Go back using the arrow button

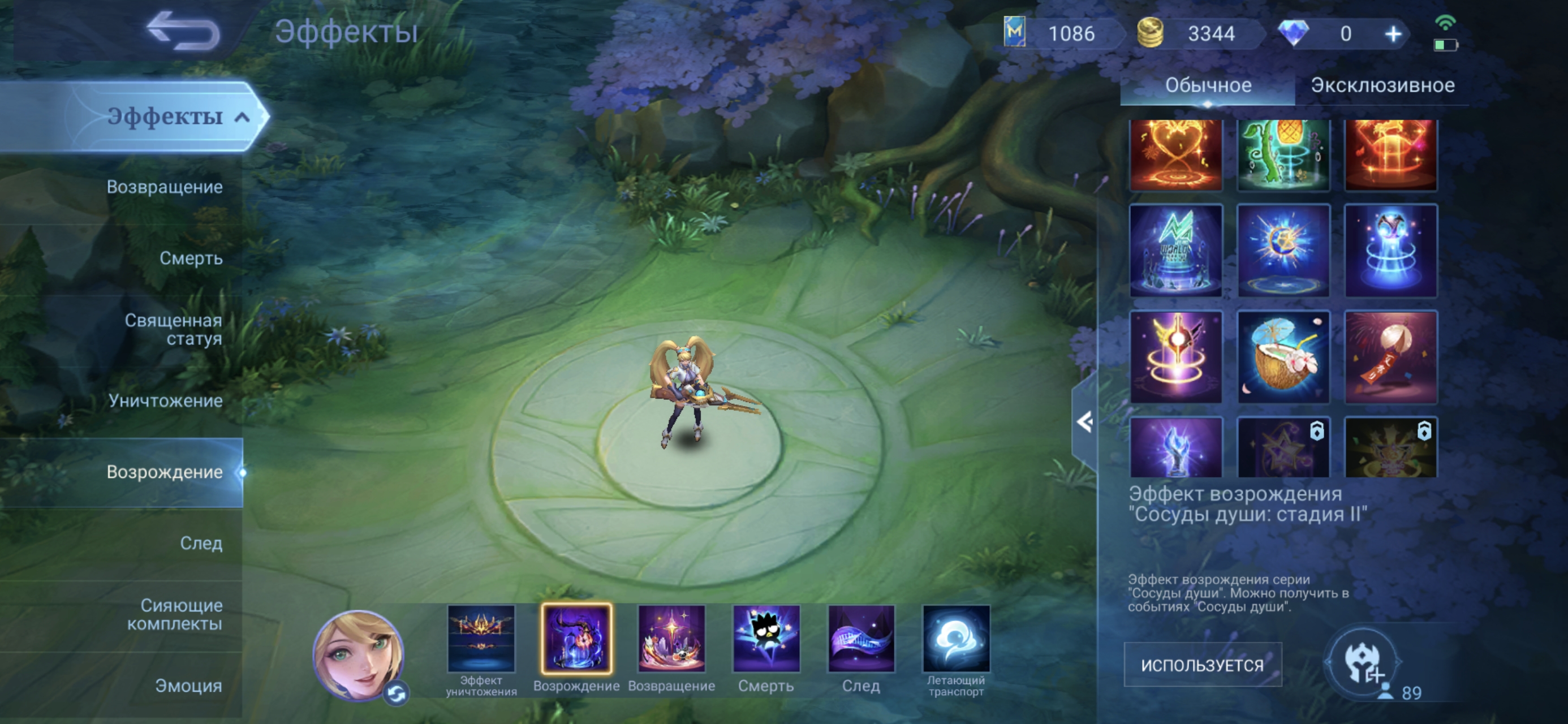click(x=183, y=31)
